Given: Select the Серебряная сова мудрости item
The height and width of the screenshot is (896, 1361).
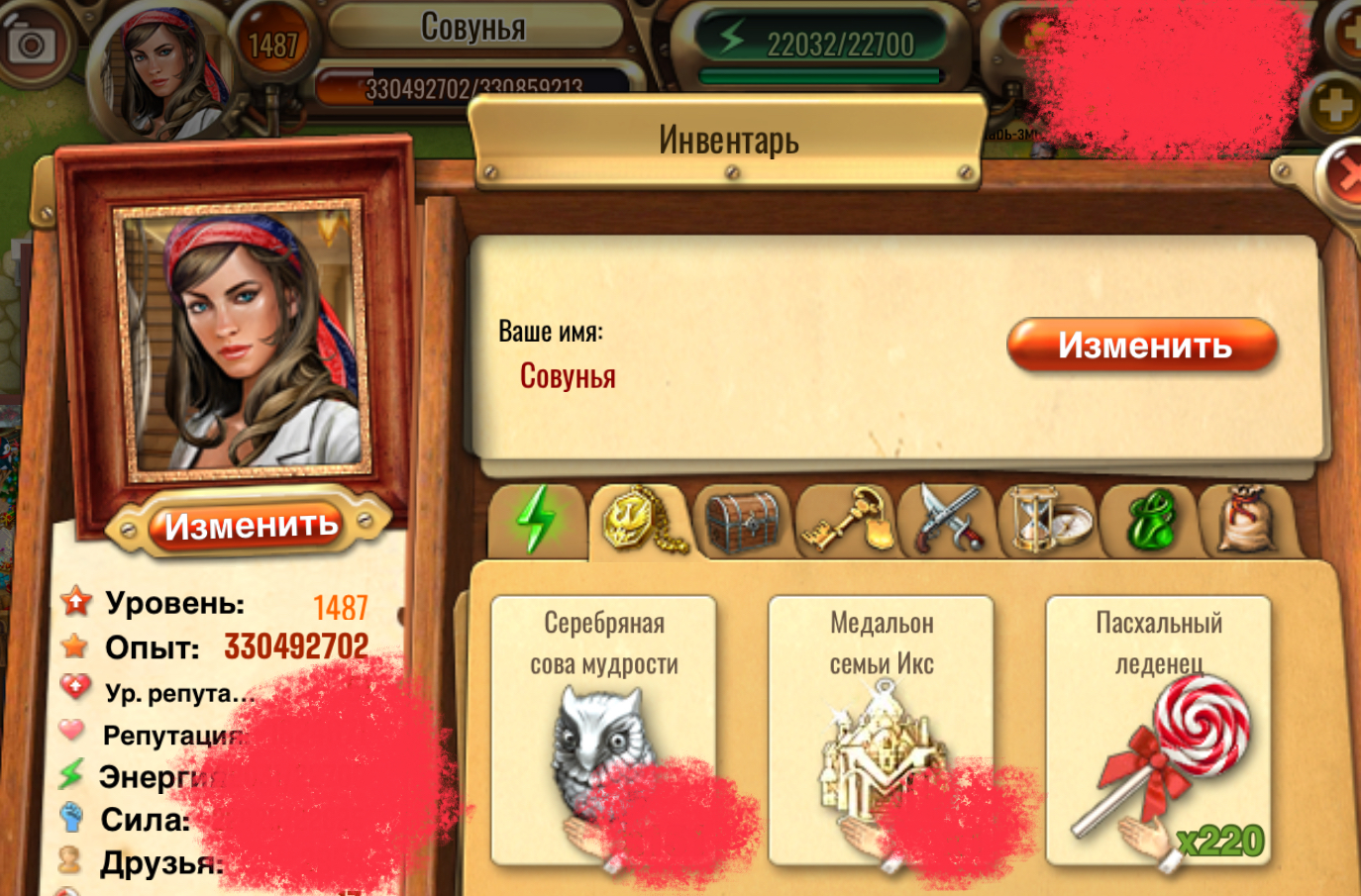Looking at the screenshot, I should [x=603, y=730].
